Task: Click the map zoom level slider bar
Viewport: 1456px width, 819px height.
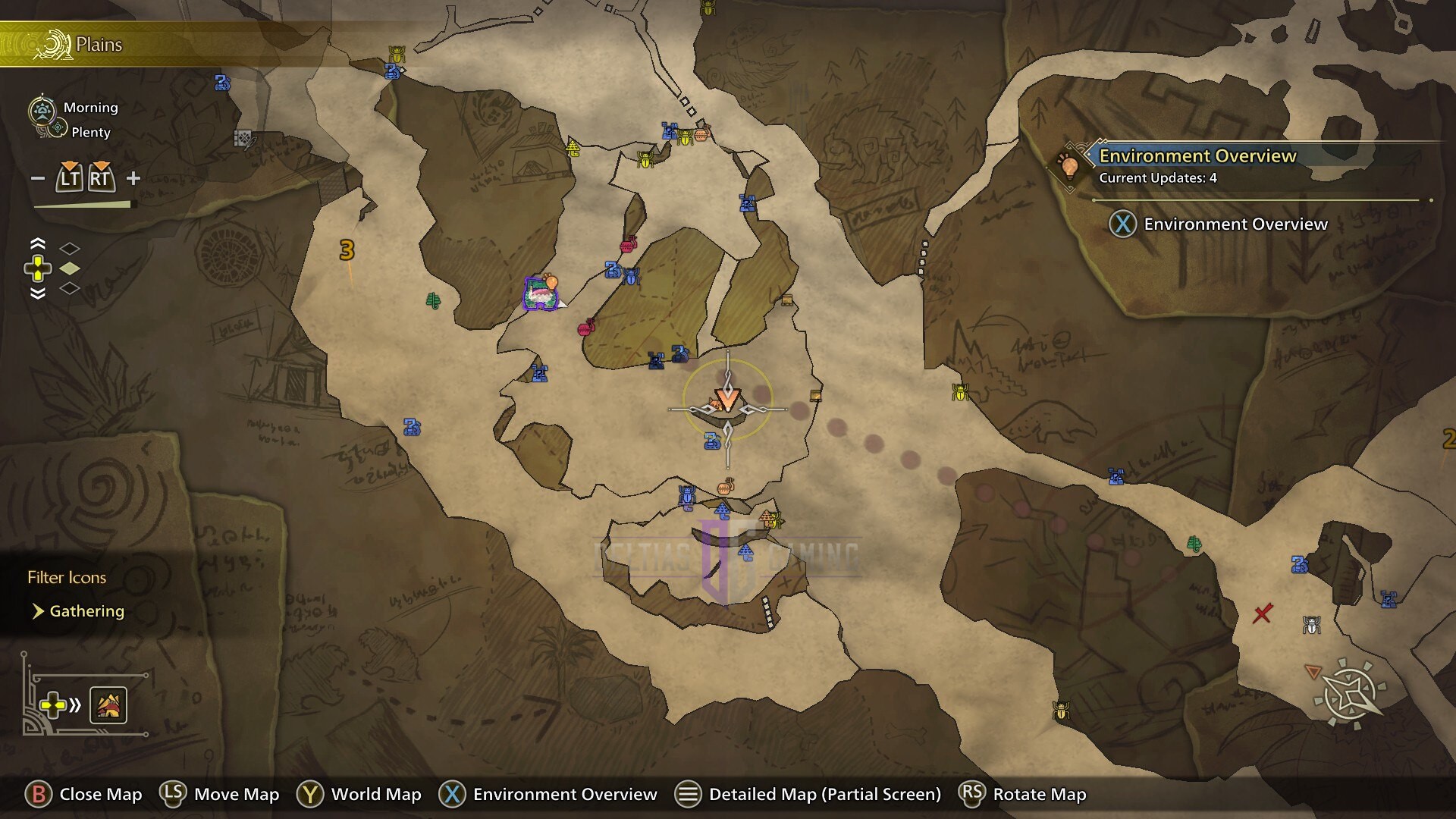Action: [82, 205]
